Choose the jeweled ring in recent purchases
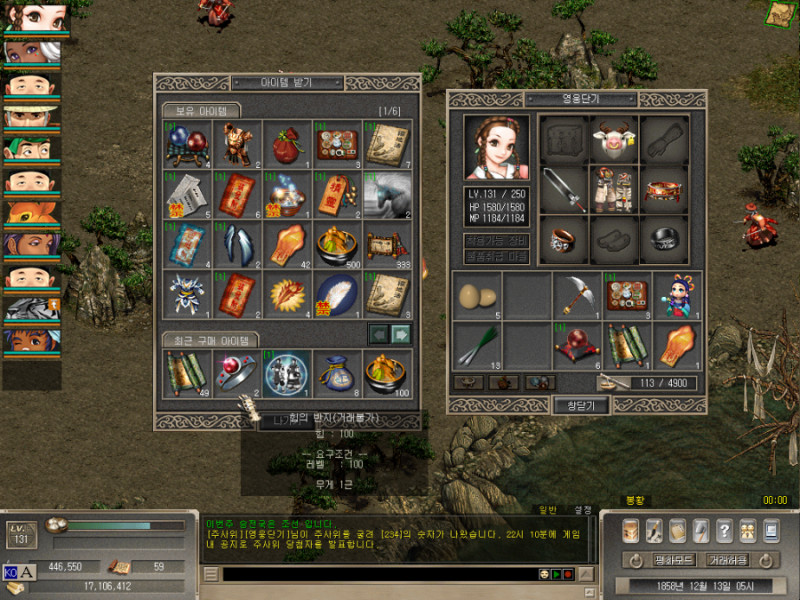800x600 pixels. tap(237, 374)
